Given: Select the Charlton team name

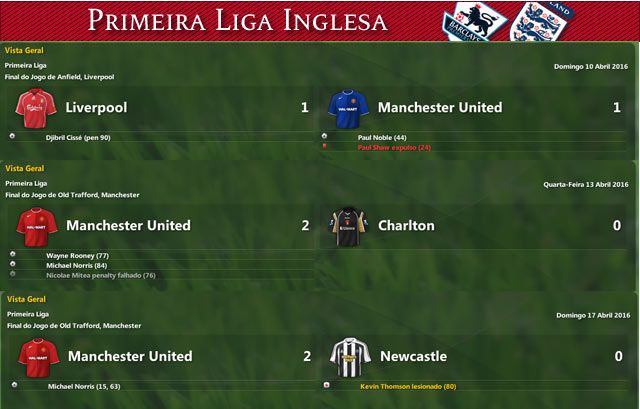Looking at the screenshot, I should tap(406, 225).
